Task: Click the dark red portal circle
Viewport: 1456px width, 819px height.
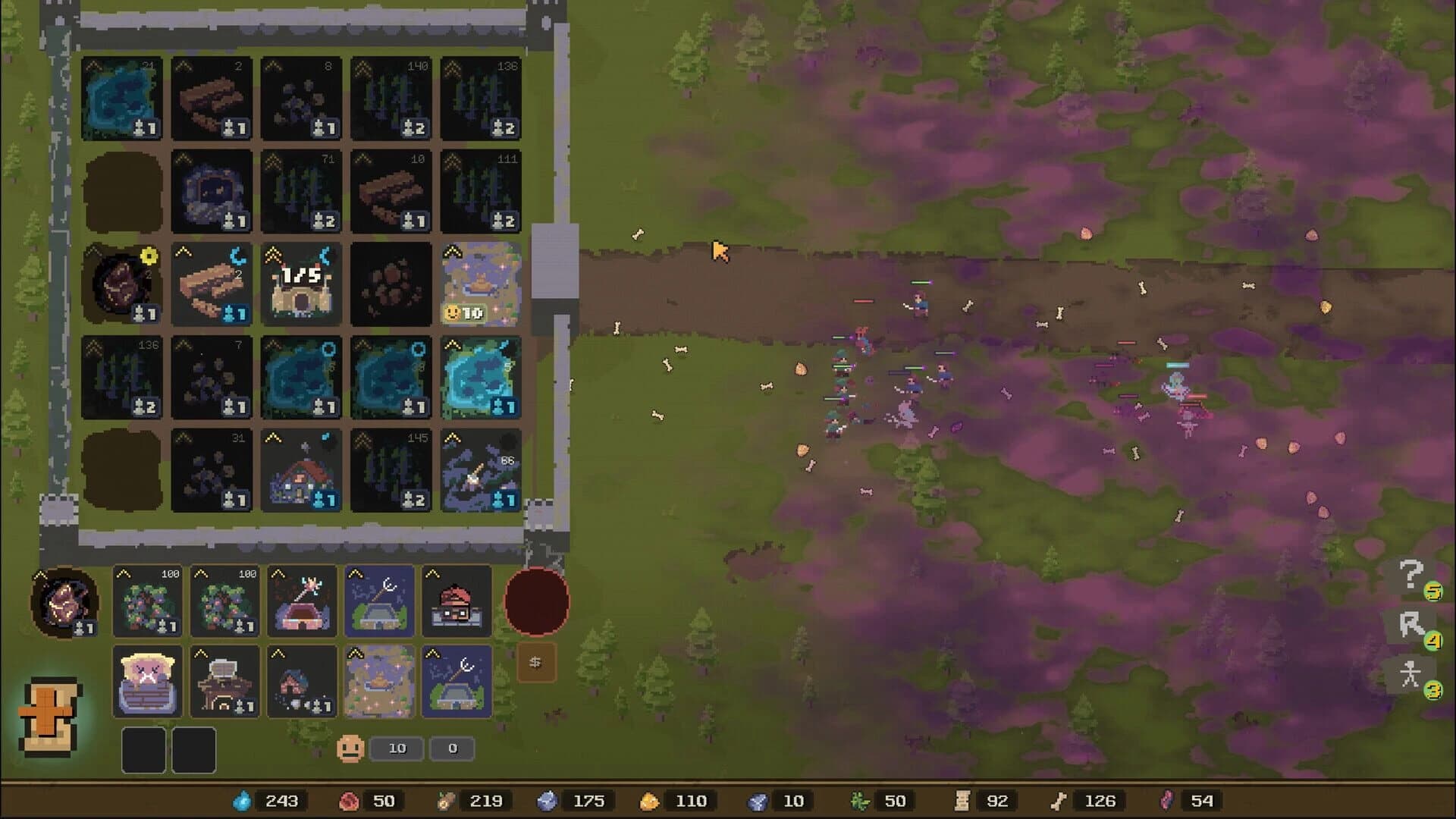Action: coord(535,601)
